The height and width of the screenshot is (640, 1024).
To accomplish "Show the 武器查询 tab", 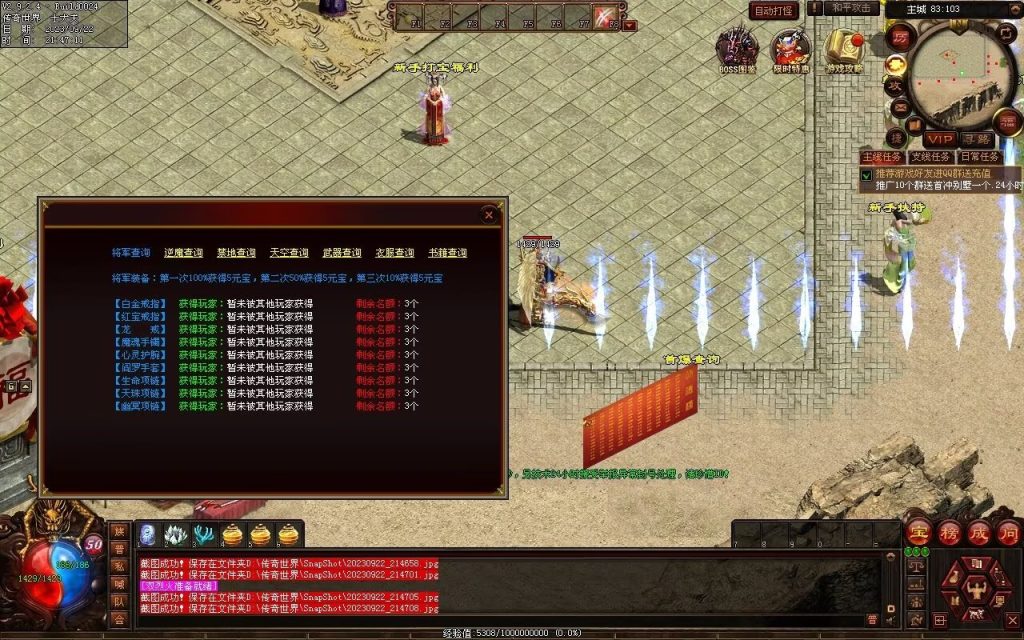I will [342, 253].
